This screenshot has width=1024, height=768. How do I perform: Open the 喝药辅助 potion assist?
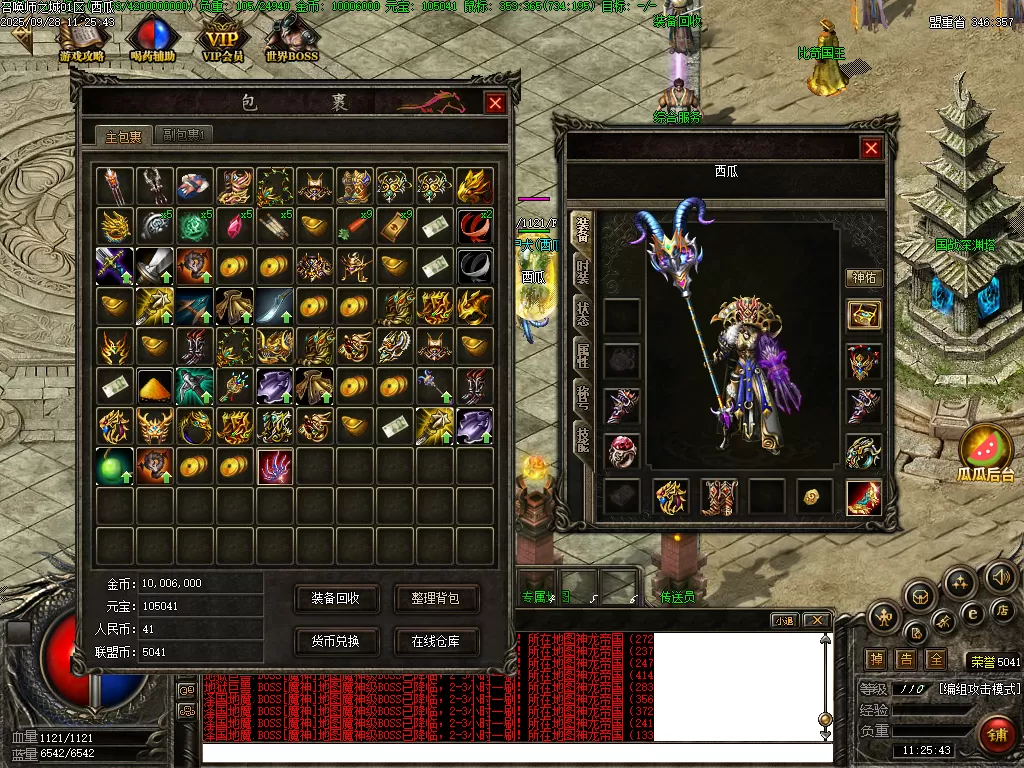[x=153, y=42]
